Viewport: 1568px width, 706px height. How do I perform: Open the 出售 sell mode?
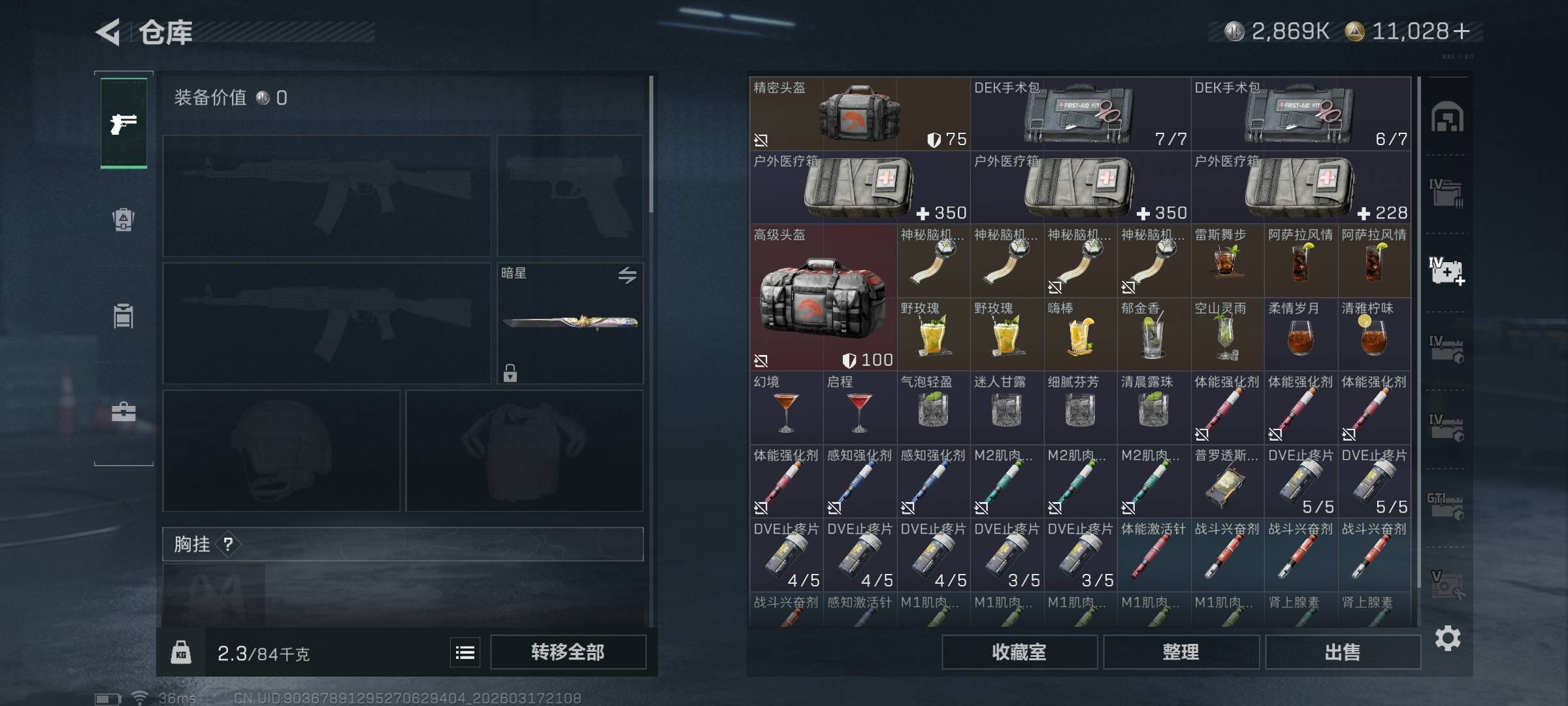pyautogui.click(x=1342, y=652)
